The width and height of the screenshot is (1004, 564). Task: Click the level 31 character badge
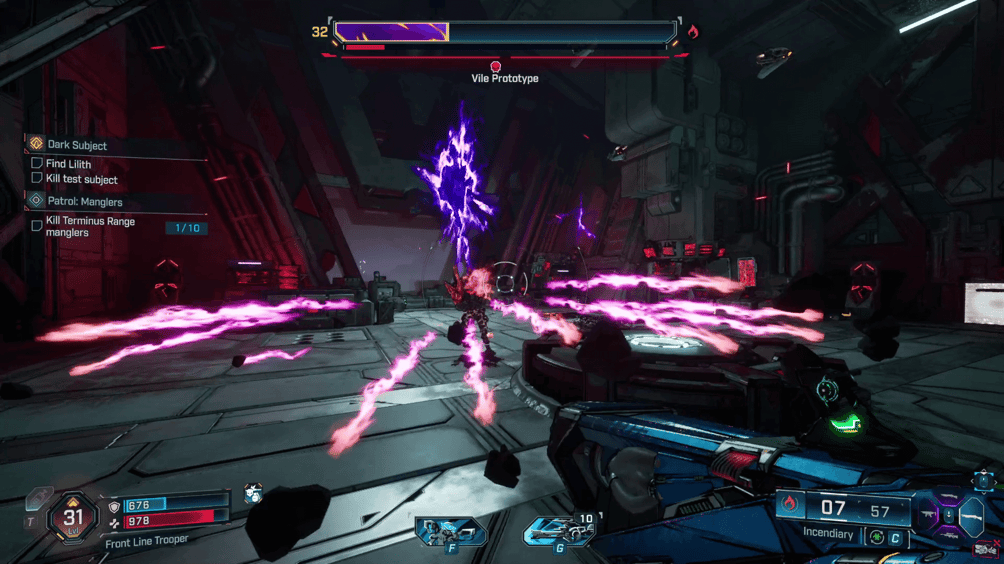click(x=73, y=517)
